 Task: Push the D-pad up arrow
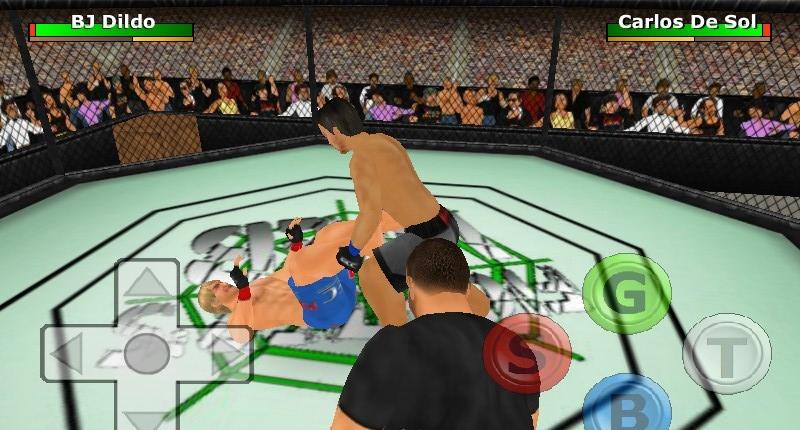(146, 282)
